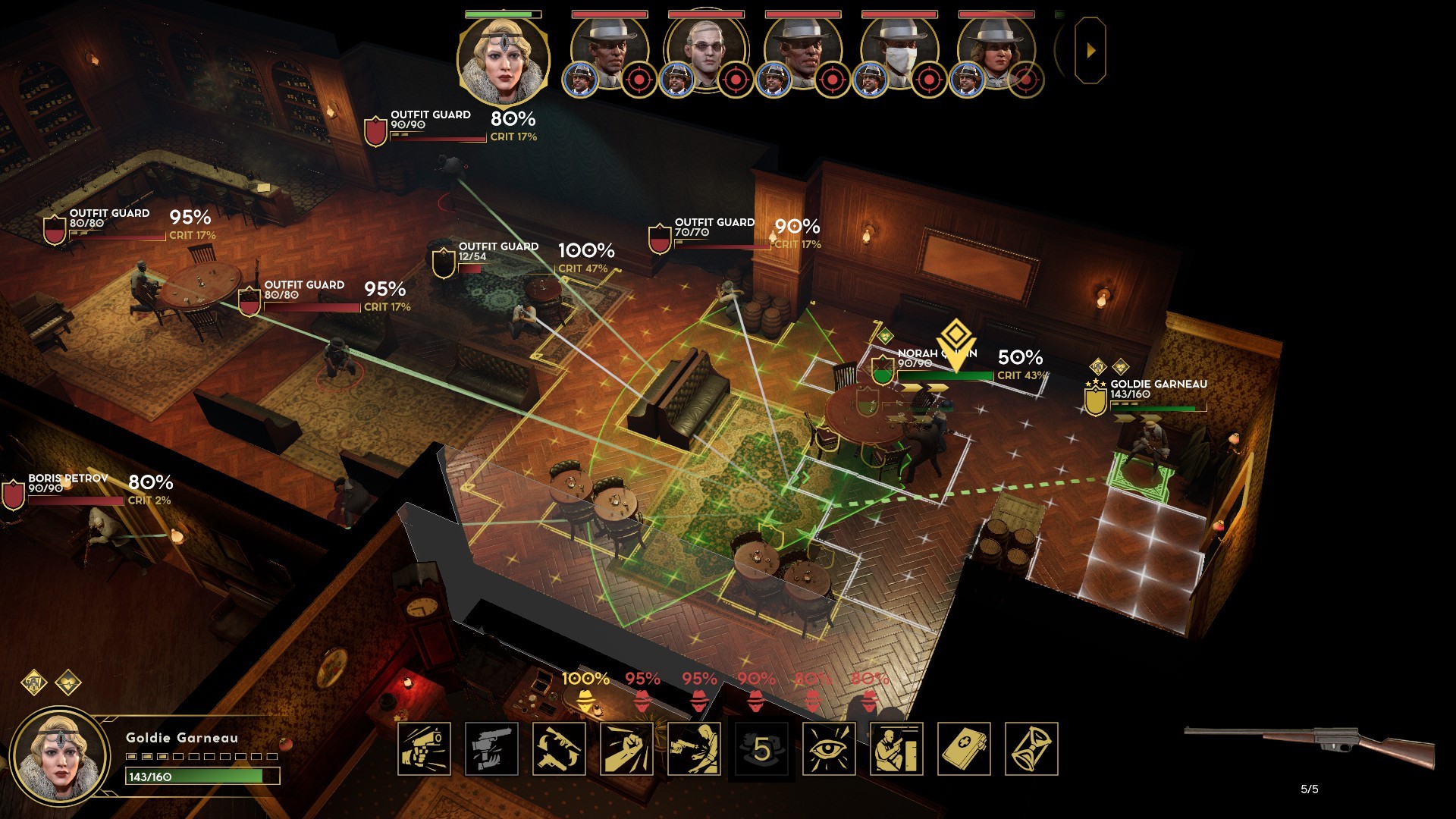Use the first aid kit item

(964, 749)
